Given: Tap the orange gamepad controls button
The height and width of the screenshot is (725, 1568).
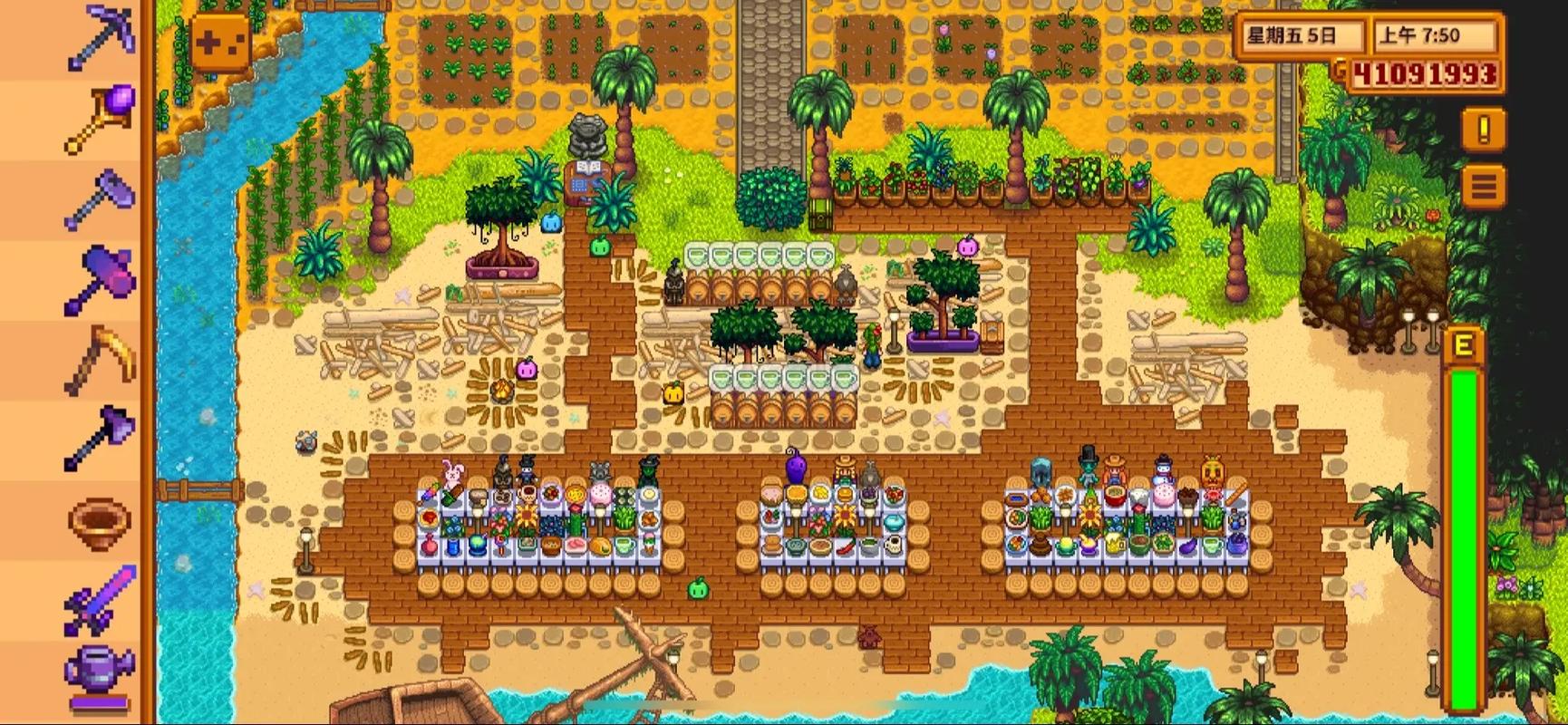Looking at the screenshot, I should pyautogui.click(x=220, y=43).
